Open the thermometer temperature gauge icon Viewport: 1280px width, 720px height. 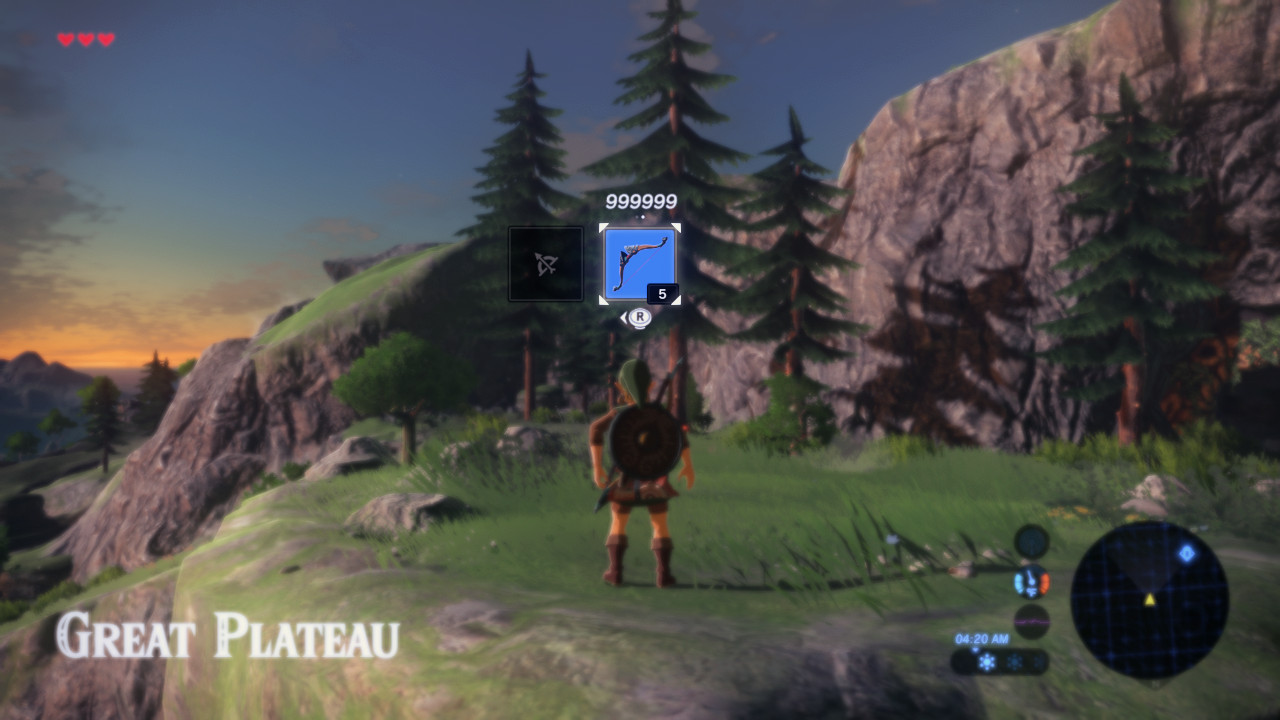click(1031, 582)
